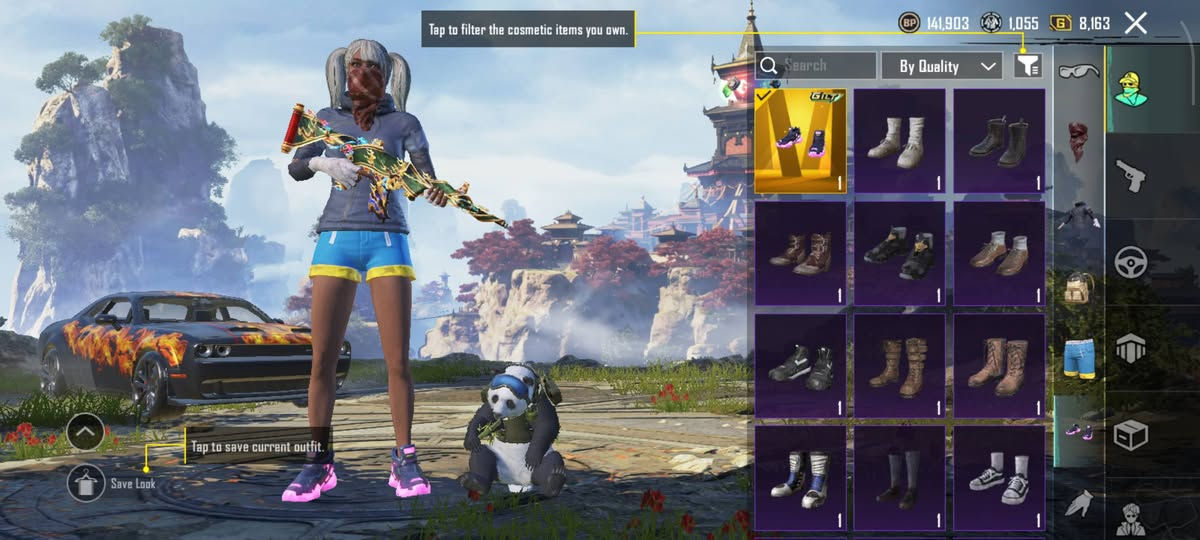Close the inventory with the X button
Image resolution: width=1200 pixels, height=540 pixels.
click(1135, 23)
